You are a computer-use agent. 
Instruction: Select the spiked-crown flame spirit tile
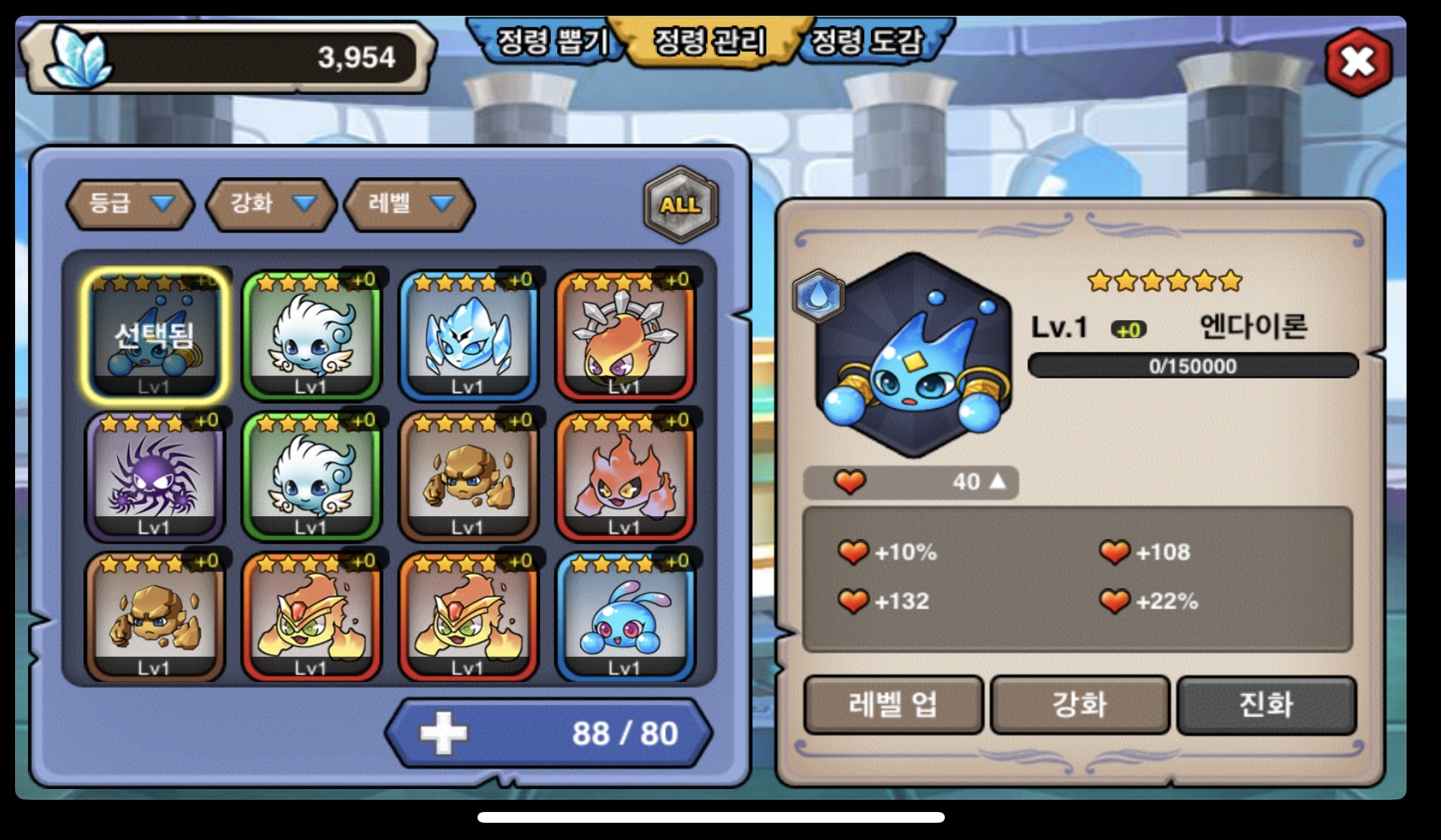[625, 335]
